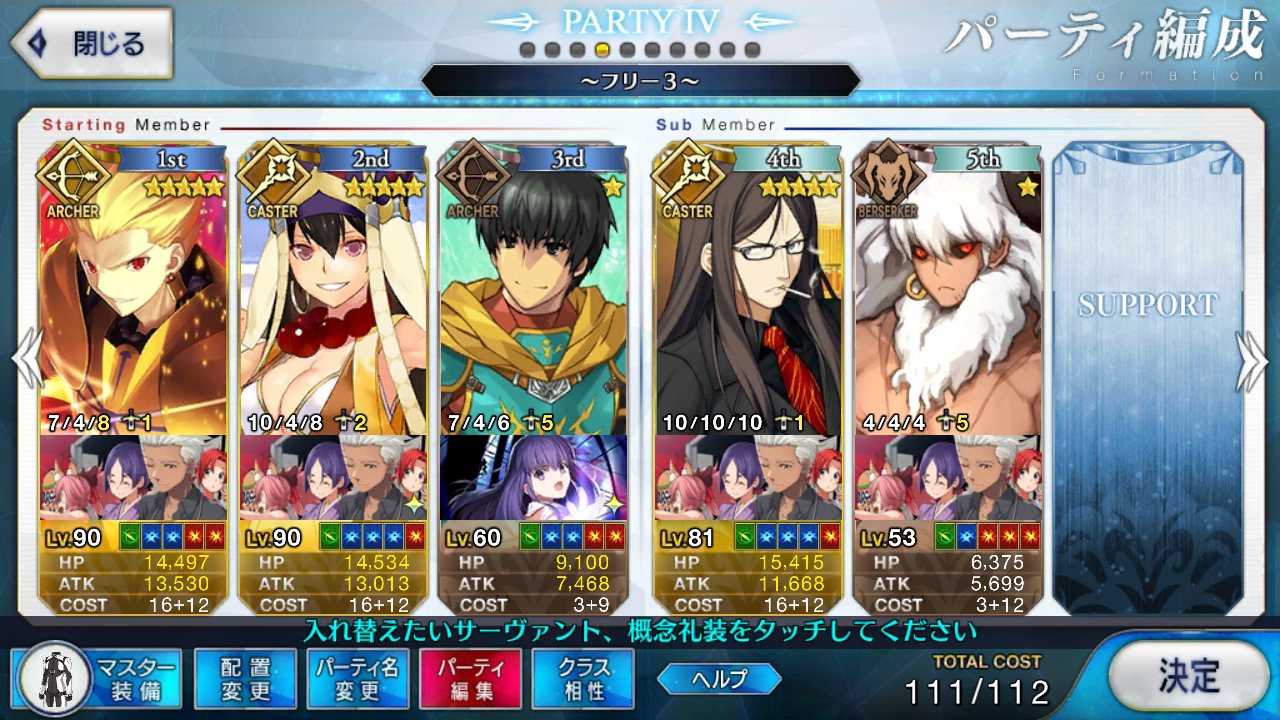Tap the 3rd servant's purple-haired girl craft essence

pyautogui.click(x=533, y=478)
